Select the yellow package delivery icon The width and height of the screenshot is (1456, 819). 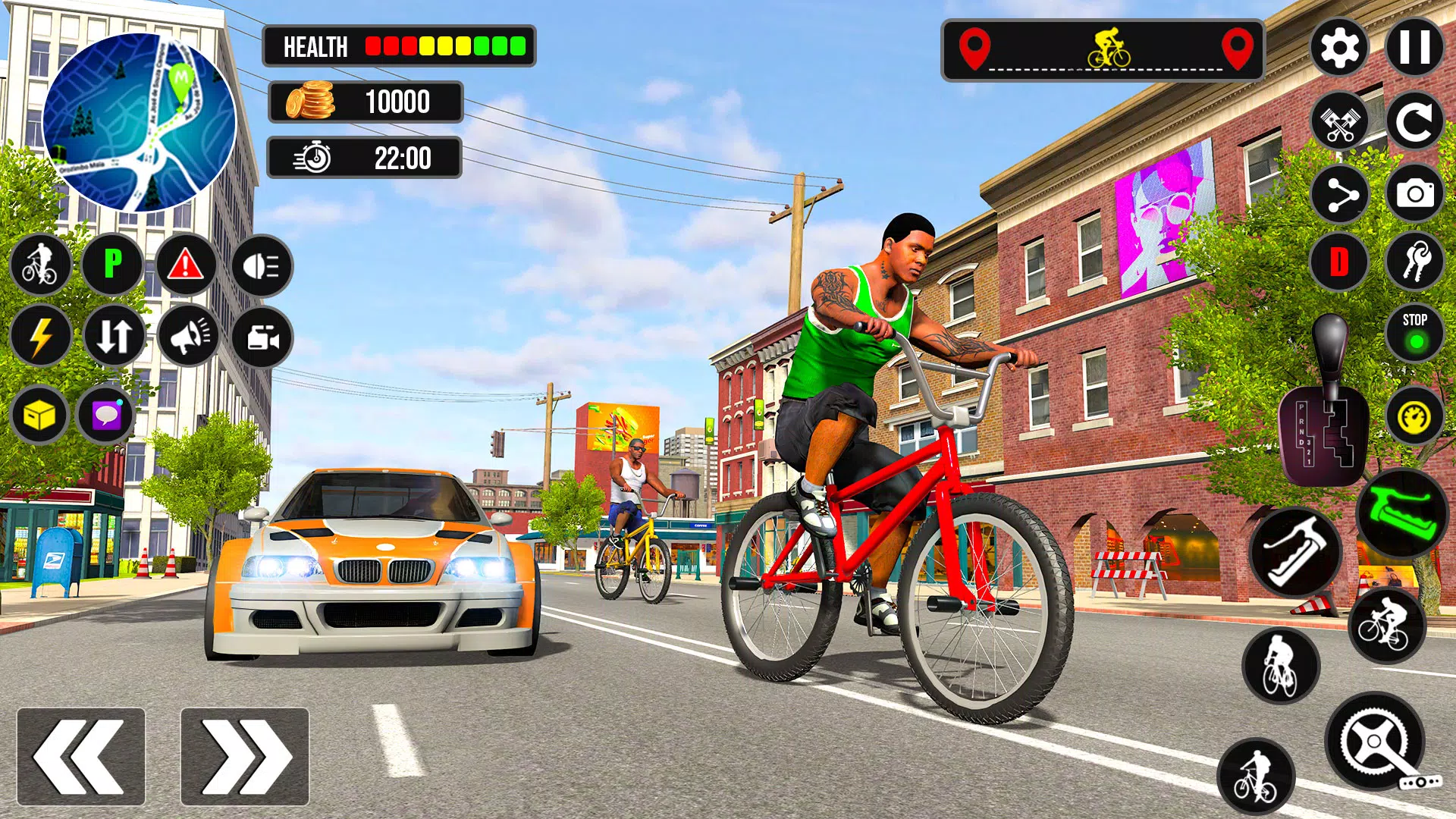[42, 416]
